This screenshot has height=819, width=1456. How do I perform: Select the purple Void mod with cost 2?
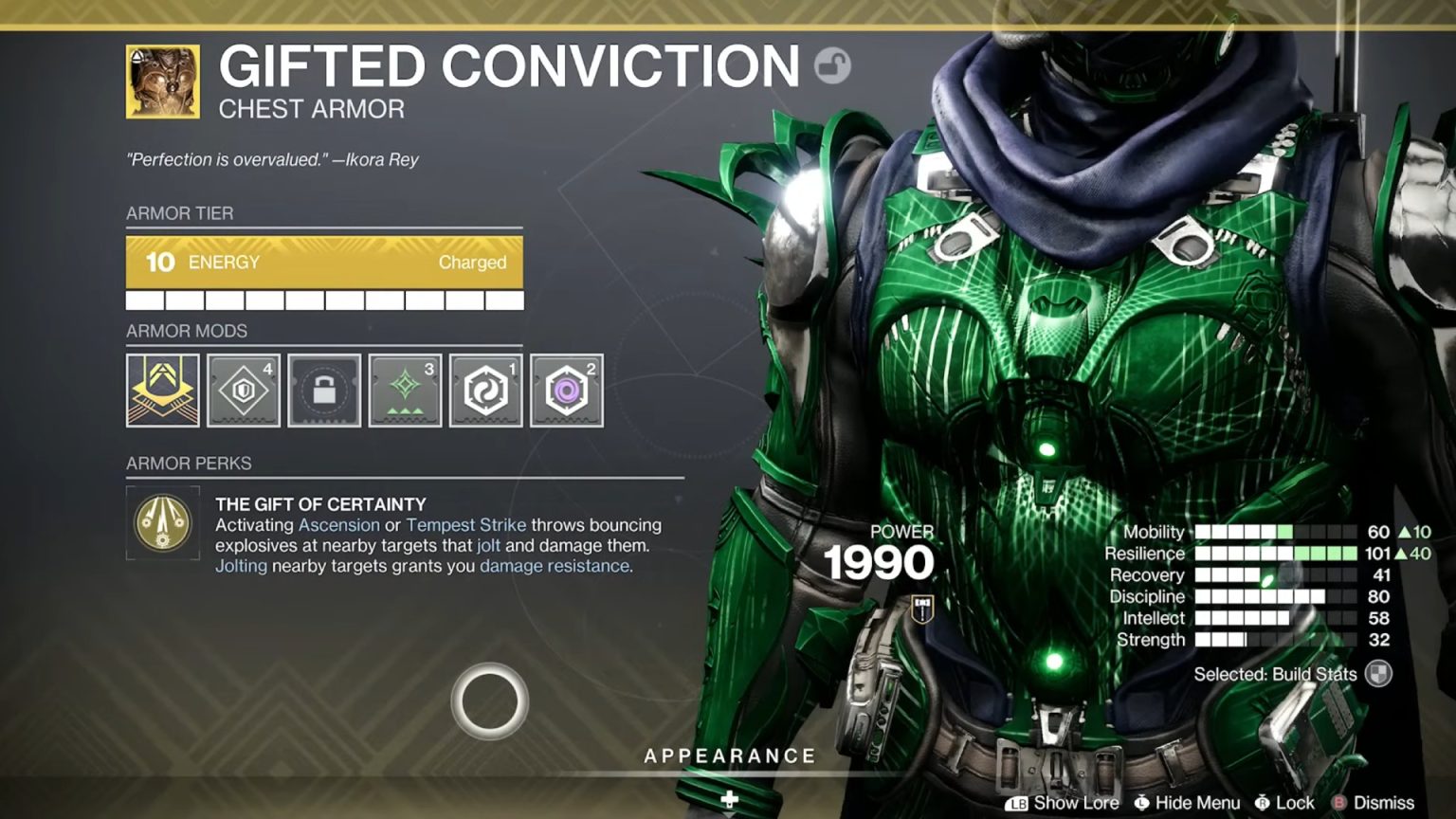pos(565,390)
